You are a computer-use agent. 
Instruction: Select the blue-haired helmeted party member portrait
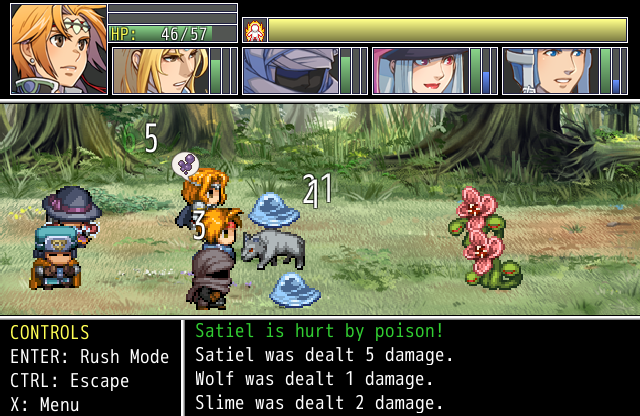[x=549, y=71]
